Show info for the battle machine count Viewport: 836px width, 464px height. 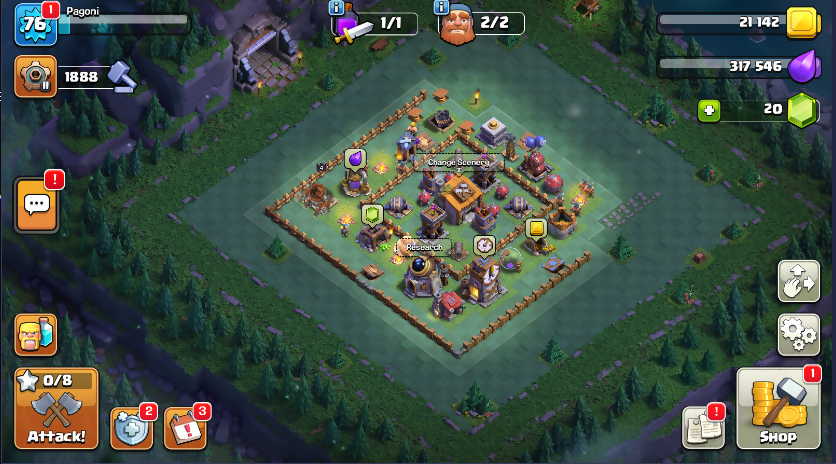click(x=338, y=8)
